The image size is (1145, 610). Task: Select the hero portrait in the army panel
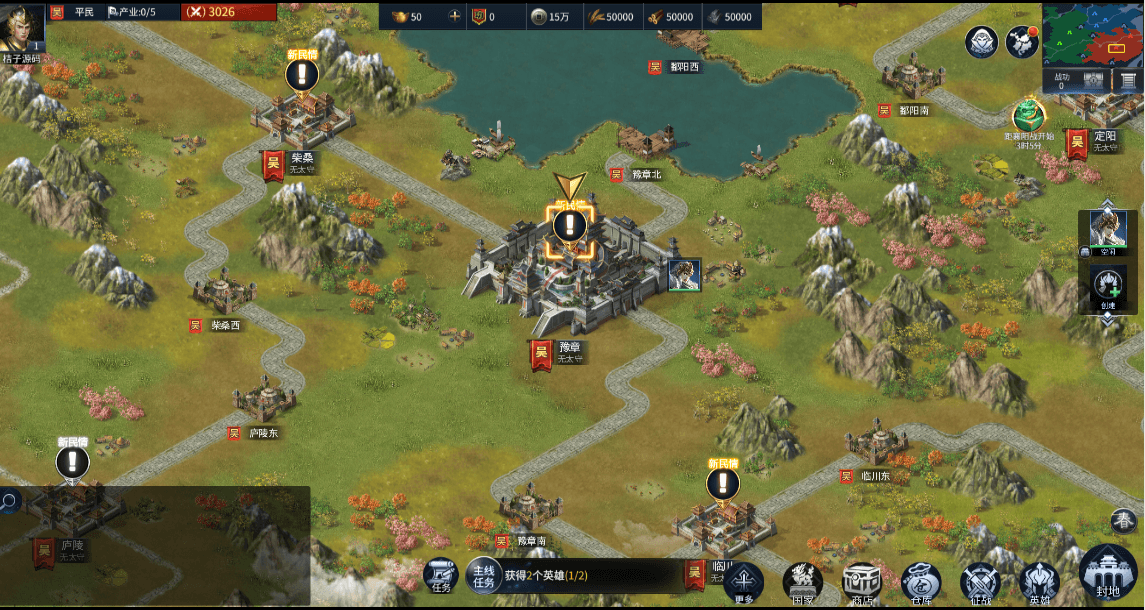pyautogui.click(x=1107, y=231)
